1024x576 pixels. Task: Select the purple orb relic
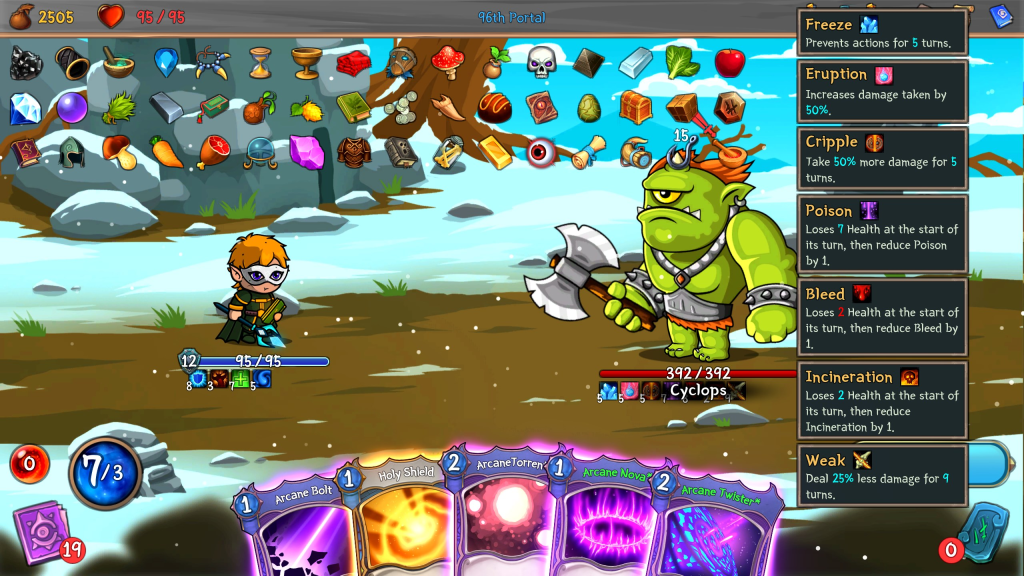[71, 107]
